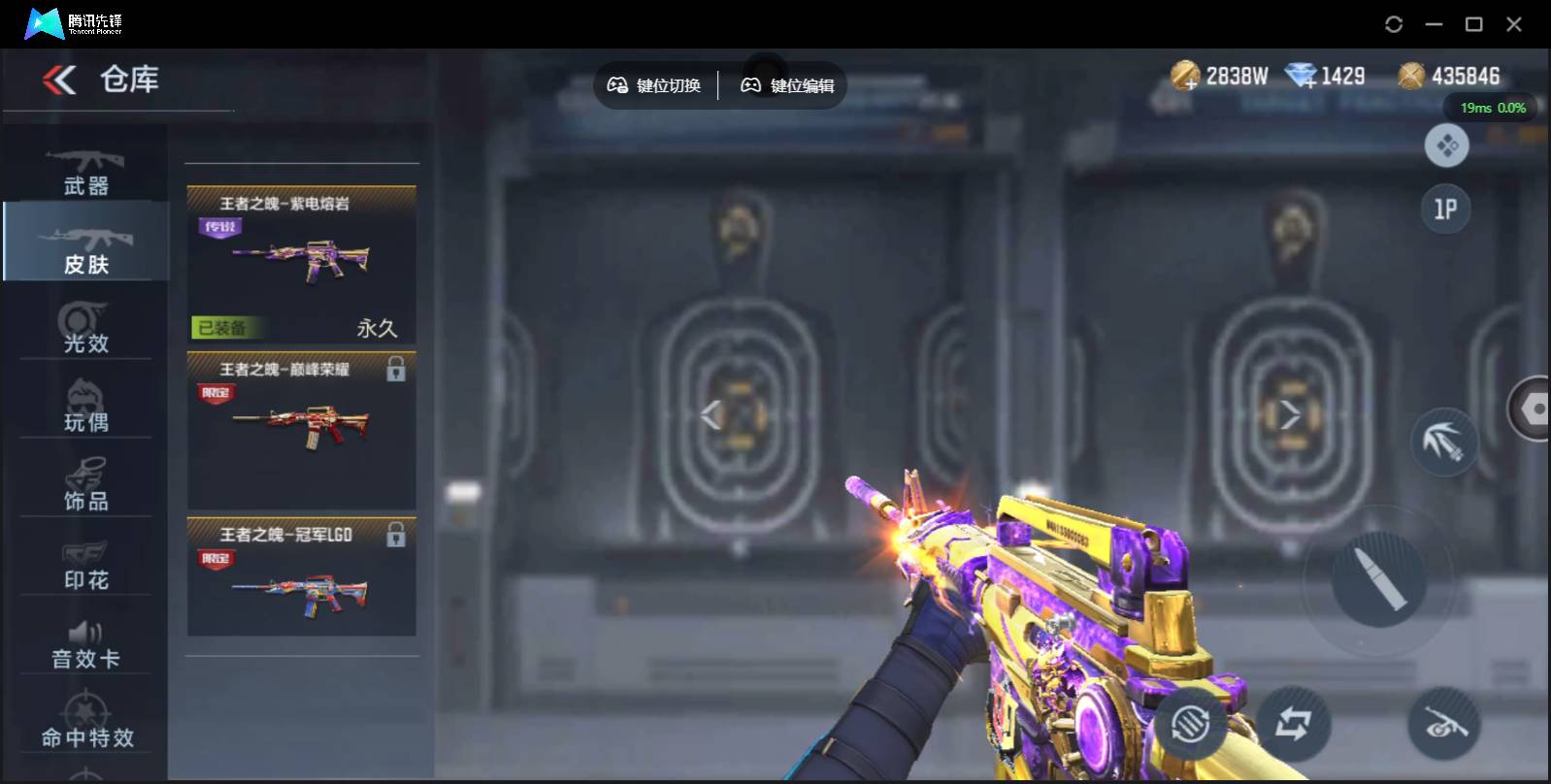Switch to the 武器 tab

85,172
